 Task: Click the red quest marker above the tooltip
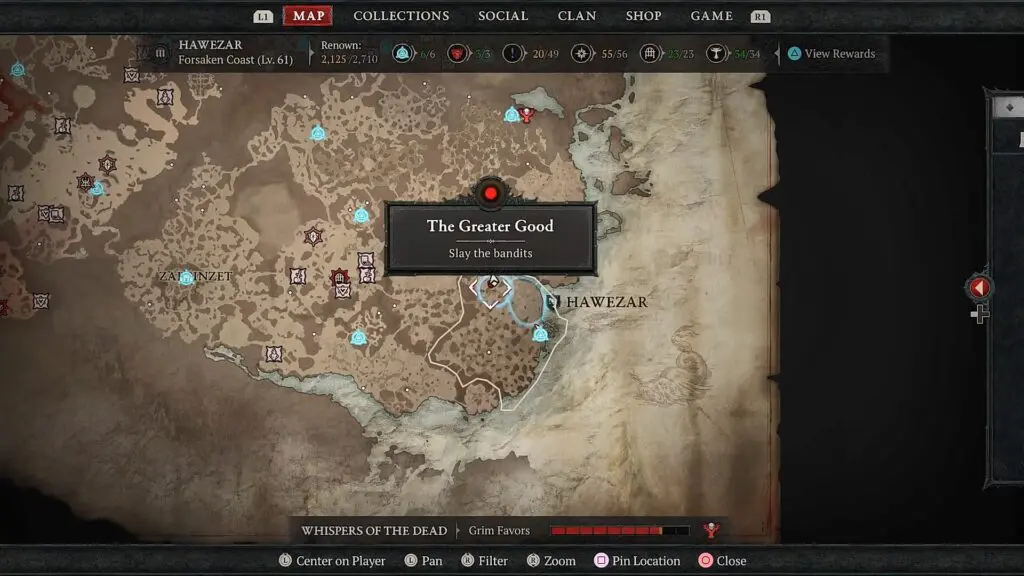[x=490, y=192]
